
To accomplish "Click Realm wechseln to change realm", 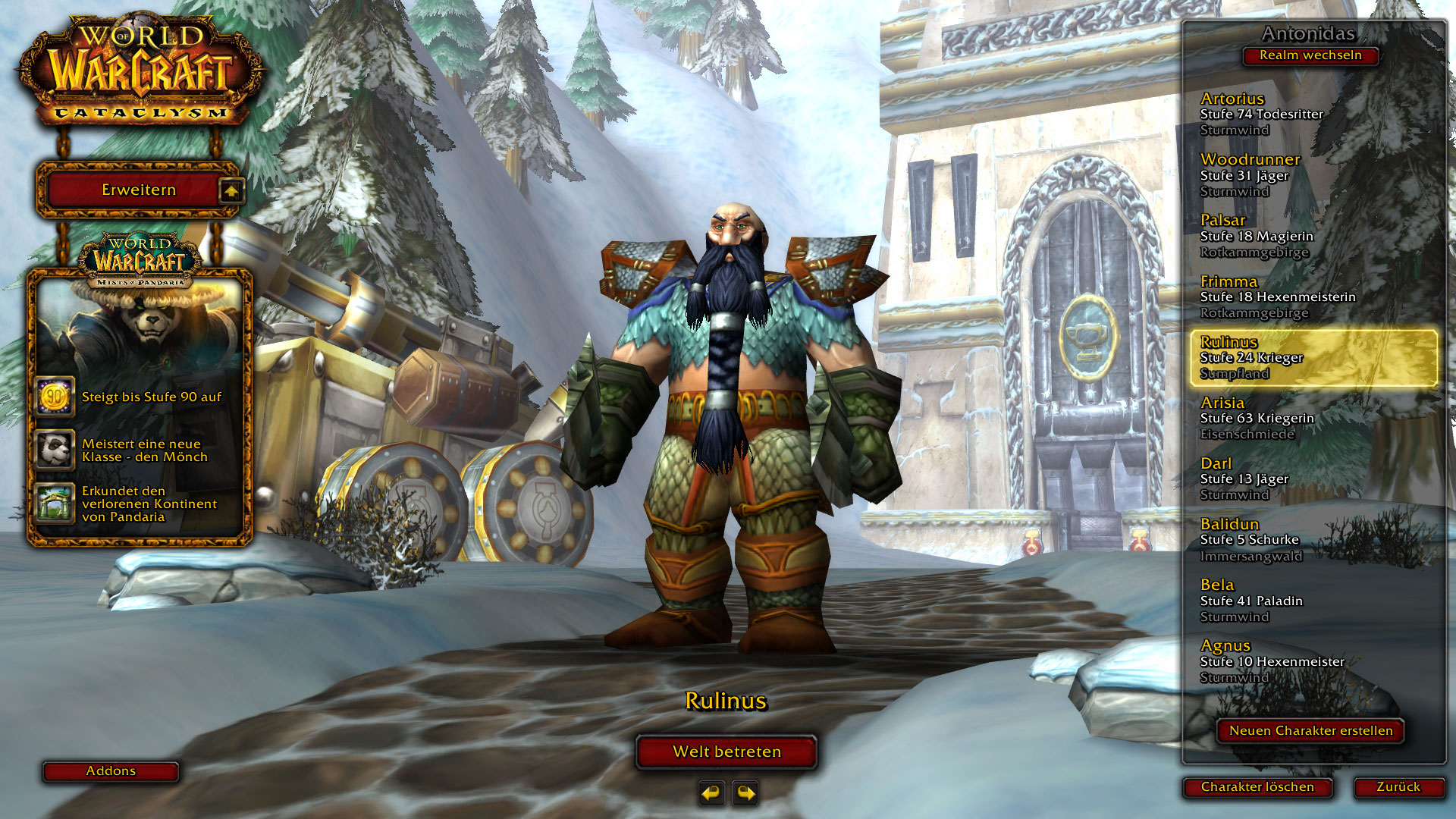I will (1310, 55).
